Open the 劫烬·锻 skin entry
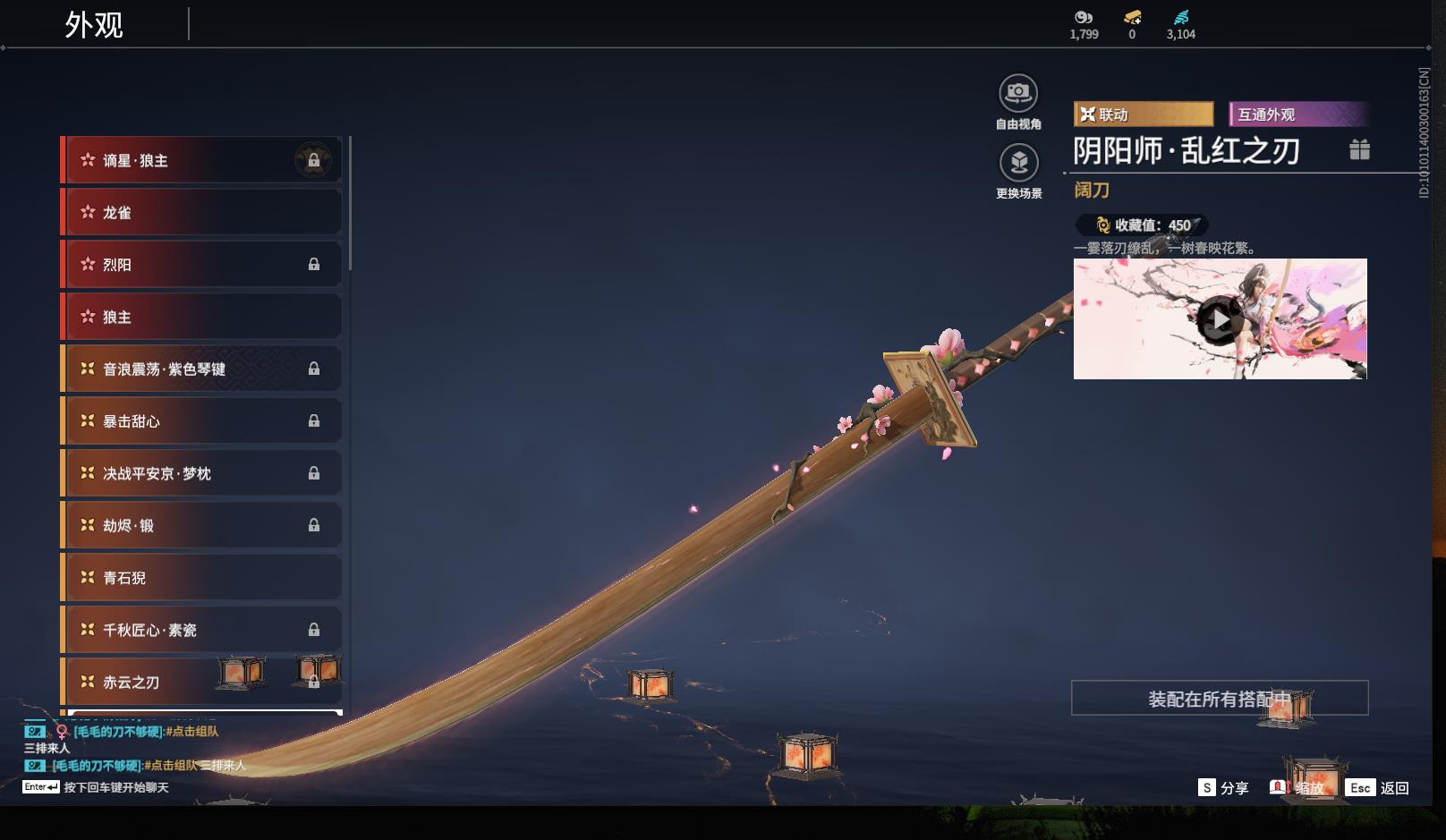The width and height of the screenshot is (1446, 840). point(201,525)
